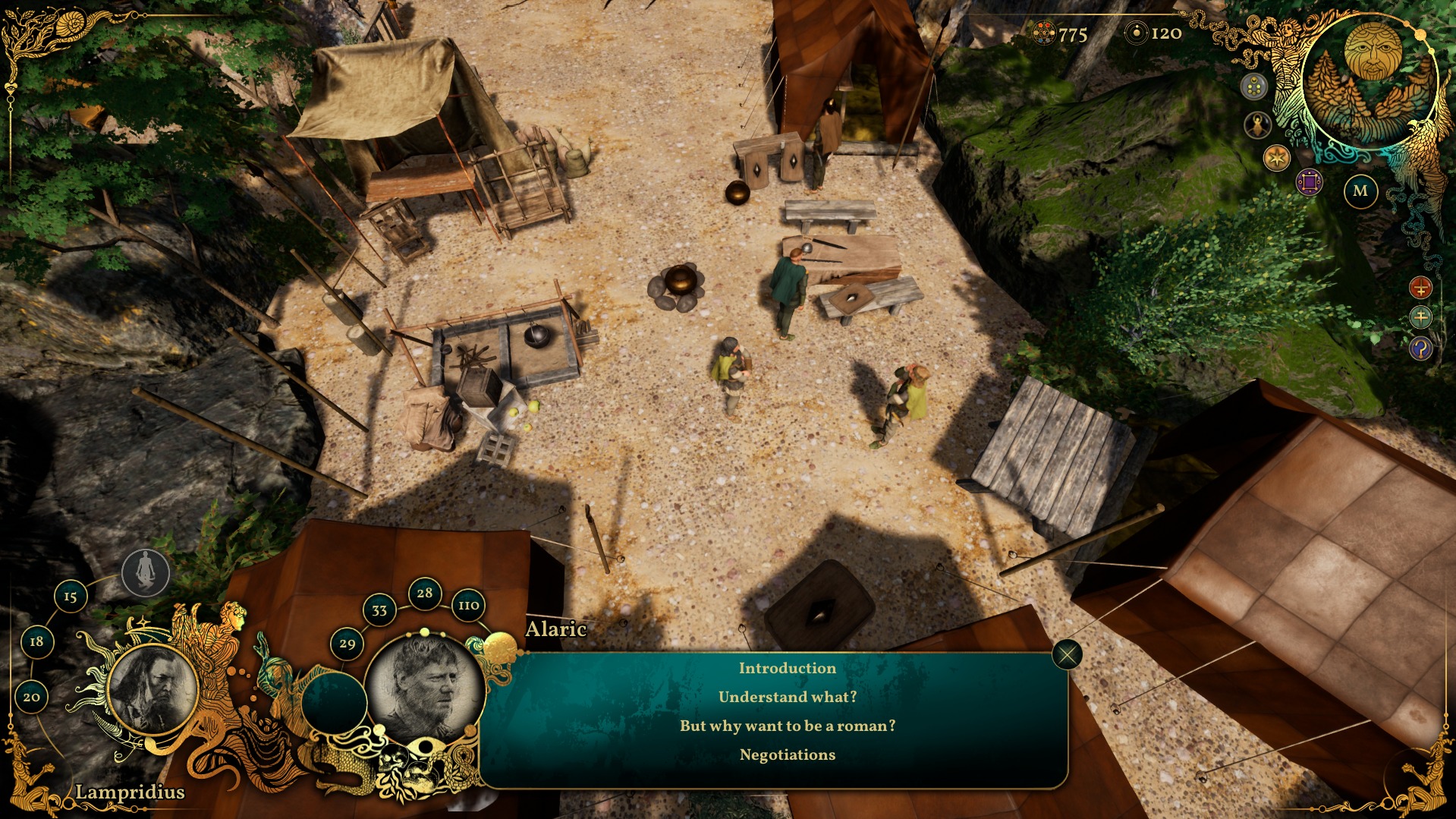Ask Alaric "Understand what?"
Screen dimensions: 1456x819
pyautogui.click(x=787, y=697)
